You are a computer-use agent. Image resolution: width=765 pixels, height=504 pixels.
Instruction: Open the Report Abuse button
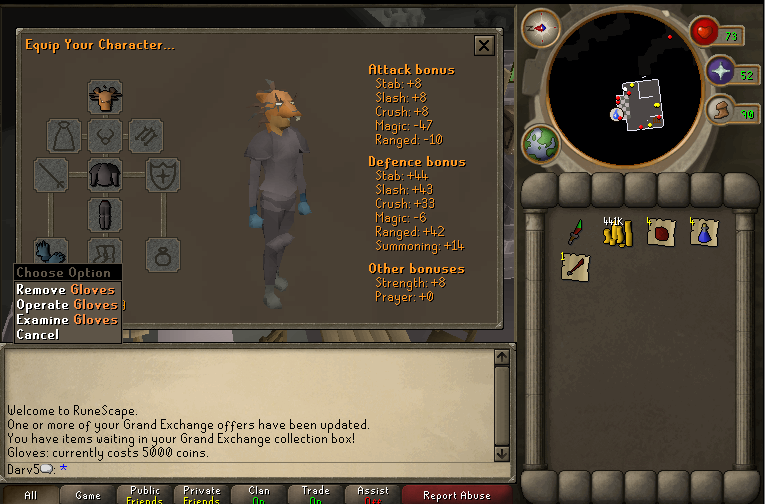[456, 494]
